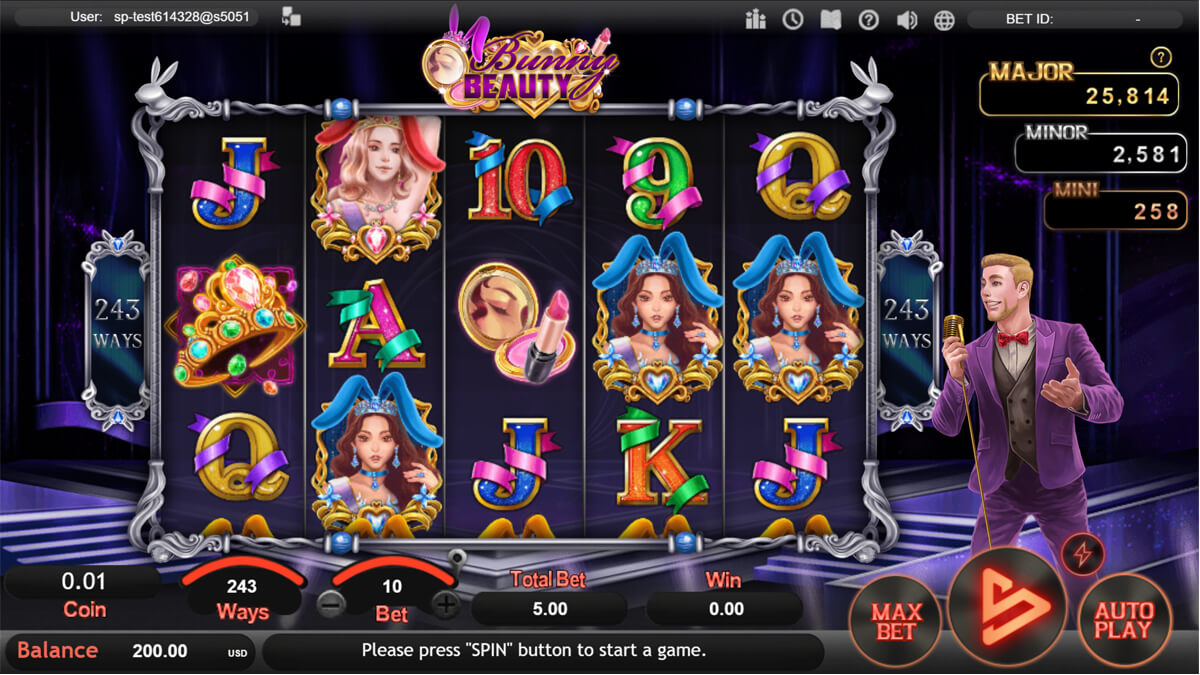
Task: Change language with the globe icon
Action: point(944,19)
